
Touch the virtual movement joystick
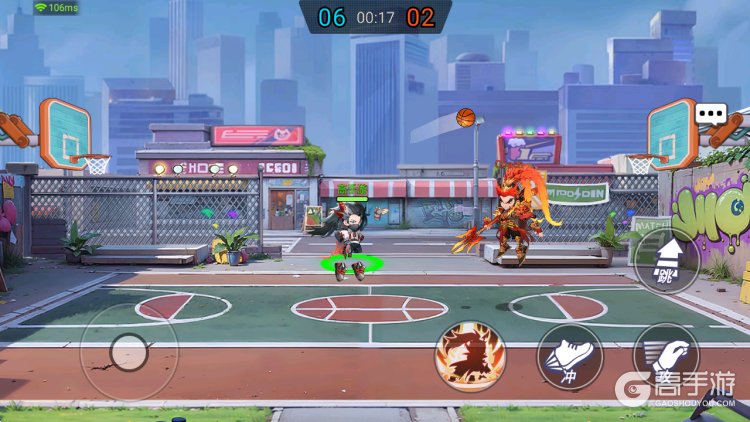pos(128,351)
